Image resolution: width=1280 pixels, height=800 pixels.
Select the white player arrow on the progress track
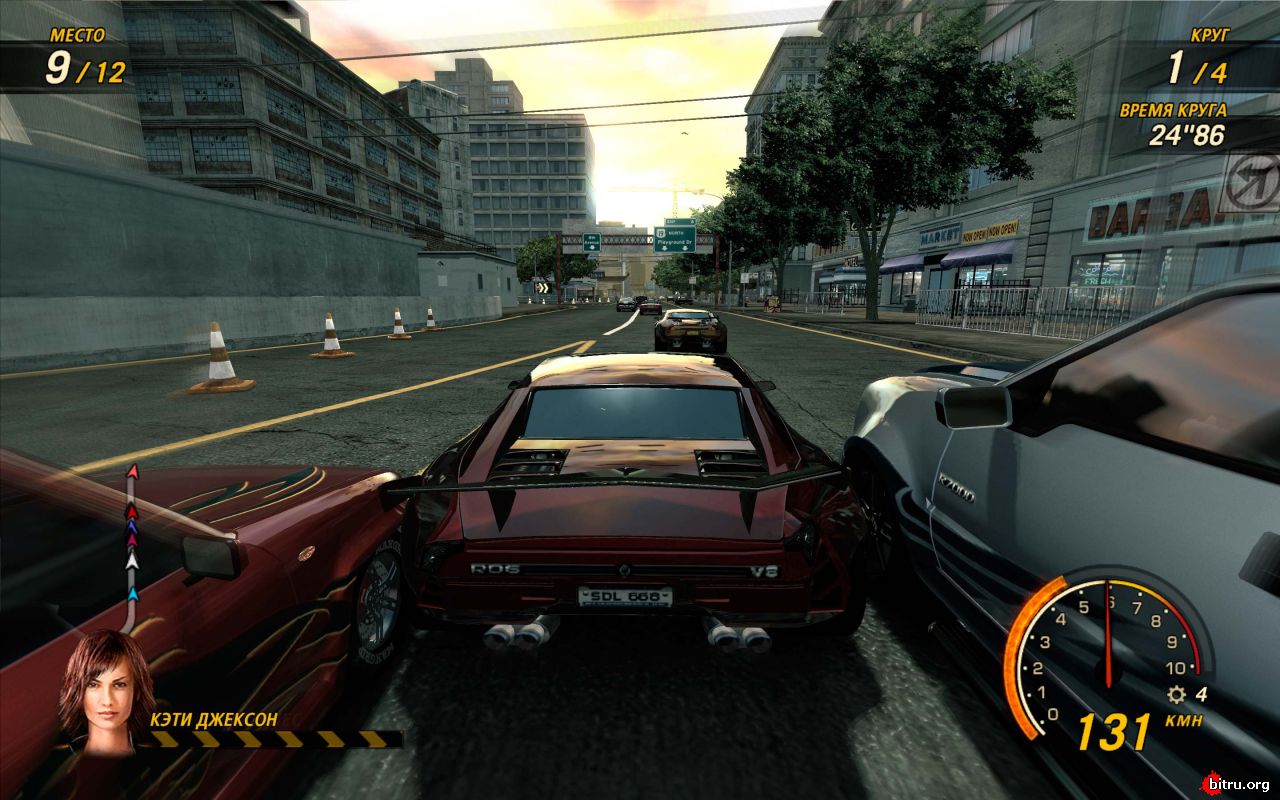point(131,561)
